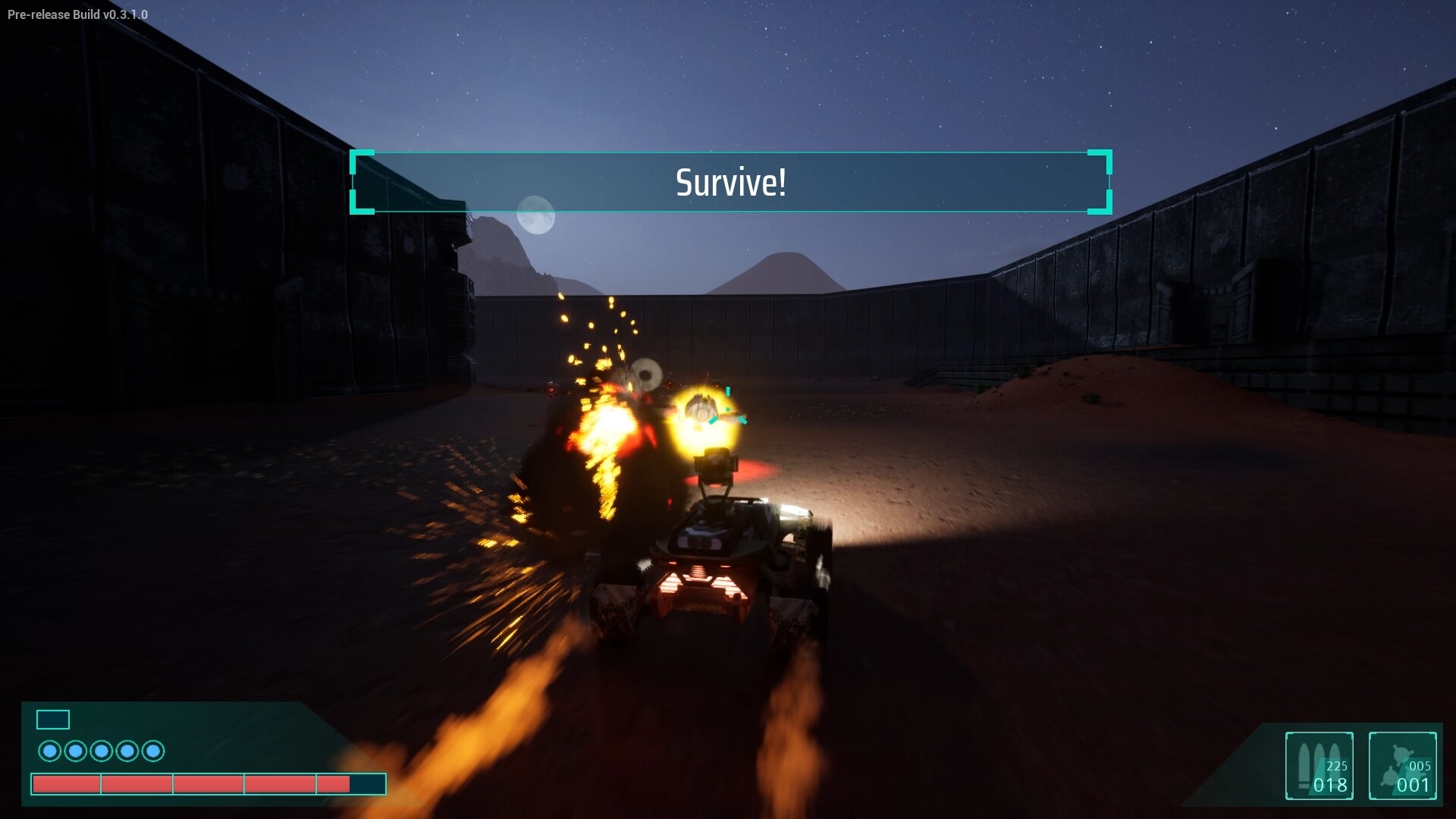The height and width of the screenshot is (819, 1456).
Task: Click the second blue ability orb
Action: tap(76, 752)
